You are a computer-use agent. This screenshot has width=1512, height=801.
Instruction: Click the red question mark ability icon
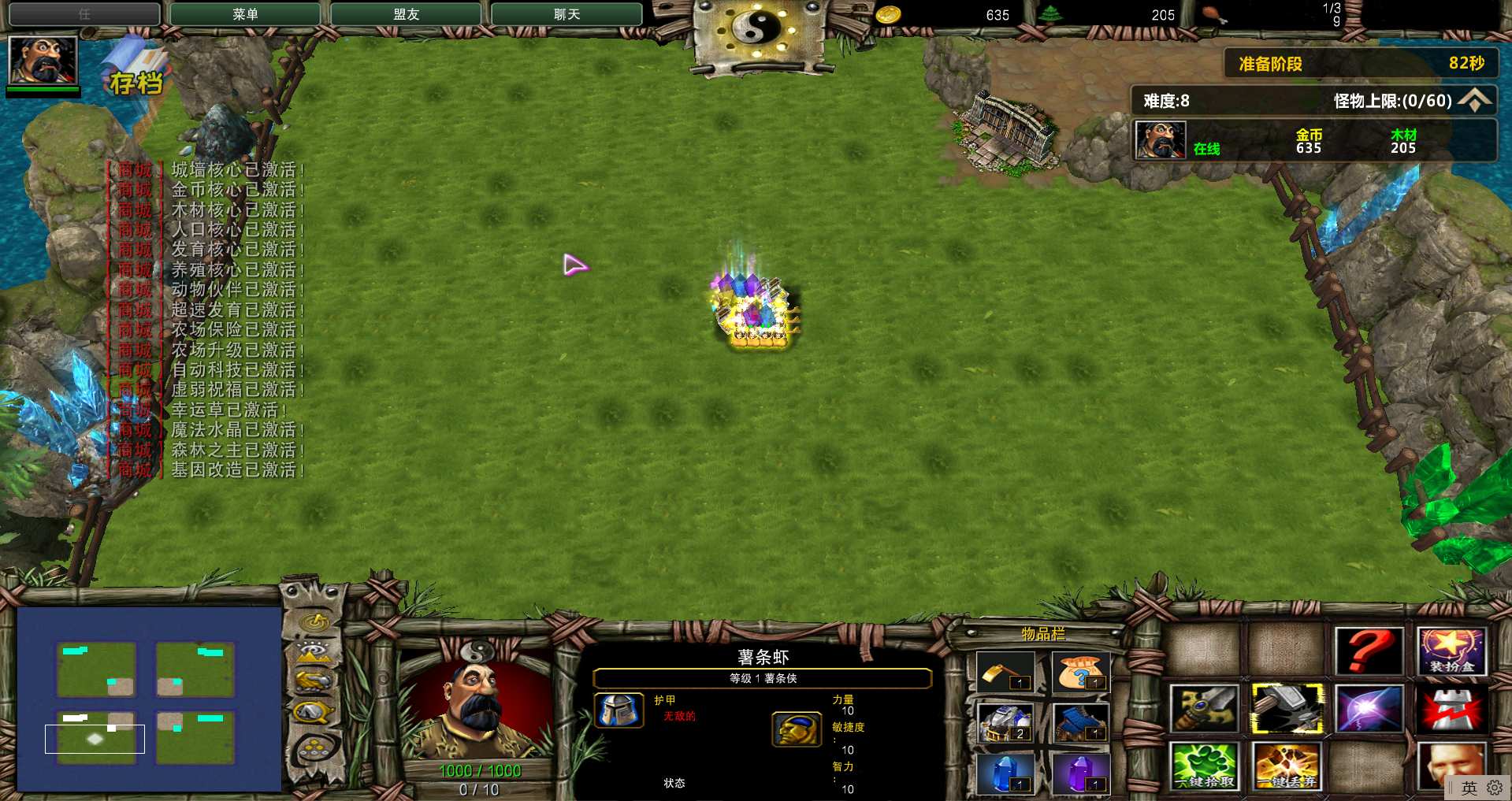pos(1369,652)
